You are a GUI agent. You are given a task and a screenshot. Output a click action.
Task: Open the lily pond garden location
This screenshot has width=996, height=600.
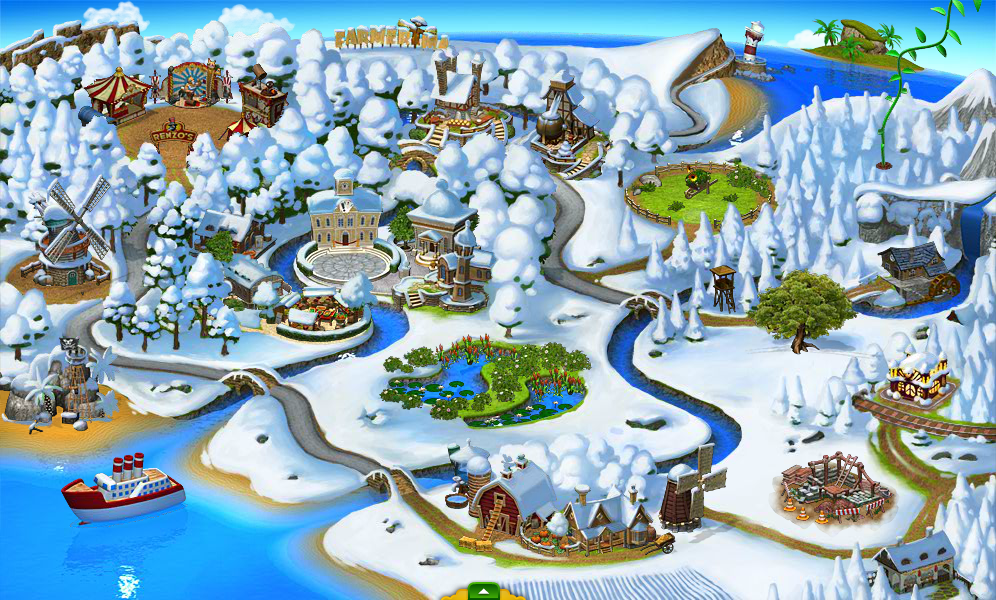pos(485,381)
